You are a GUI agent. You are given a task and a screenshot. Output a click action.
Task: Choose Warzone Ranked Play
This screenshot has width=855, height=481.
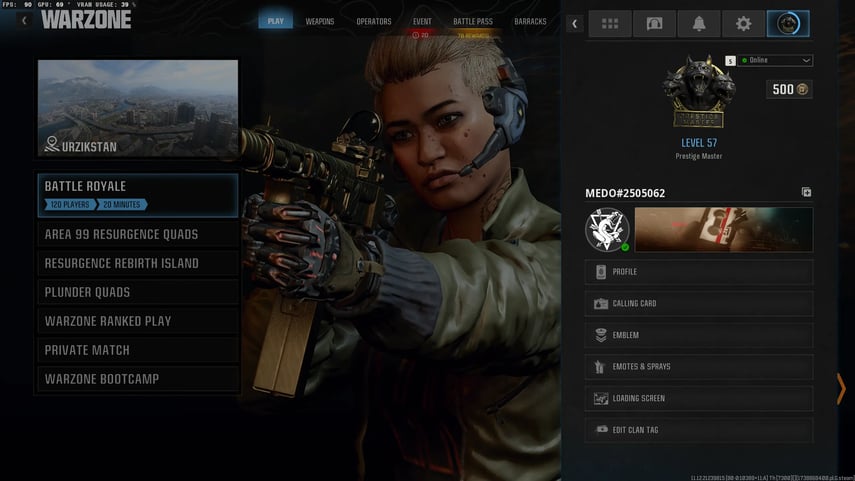138,322
